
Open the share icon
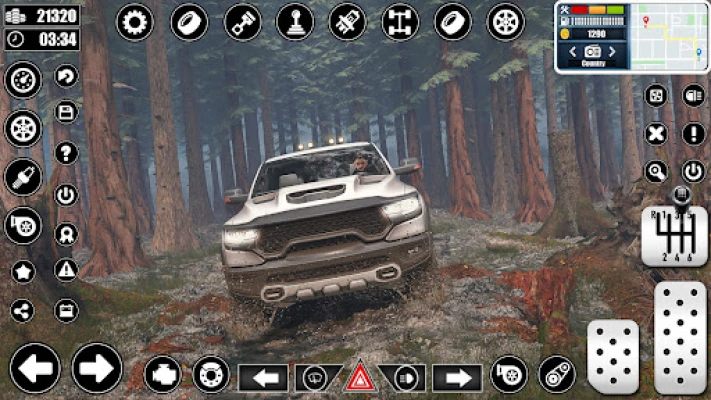[22, 311]
